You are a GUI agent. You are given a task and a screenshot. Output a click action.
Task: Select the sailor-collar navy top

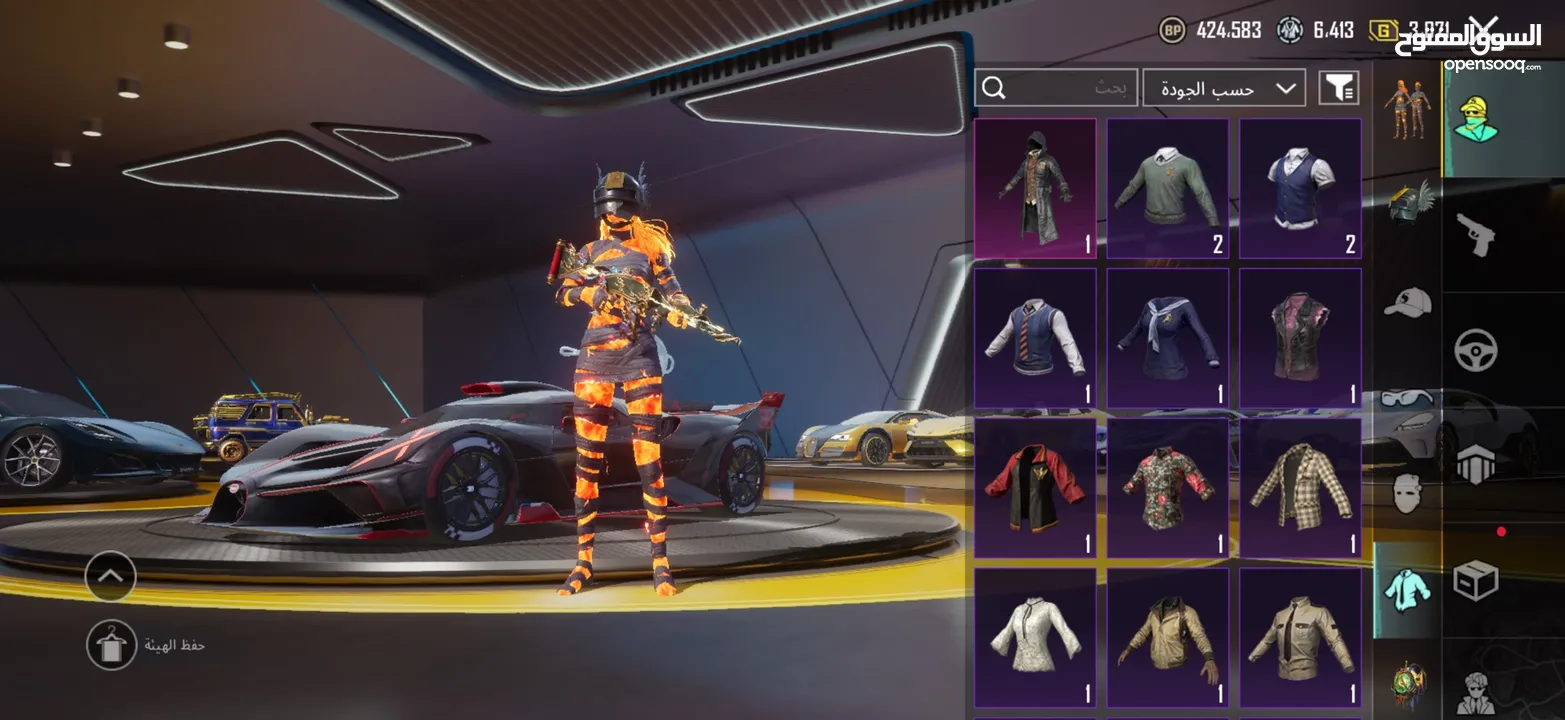(1167, 338)
